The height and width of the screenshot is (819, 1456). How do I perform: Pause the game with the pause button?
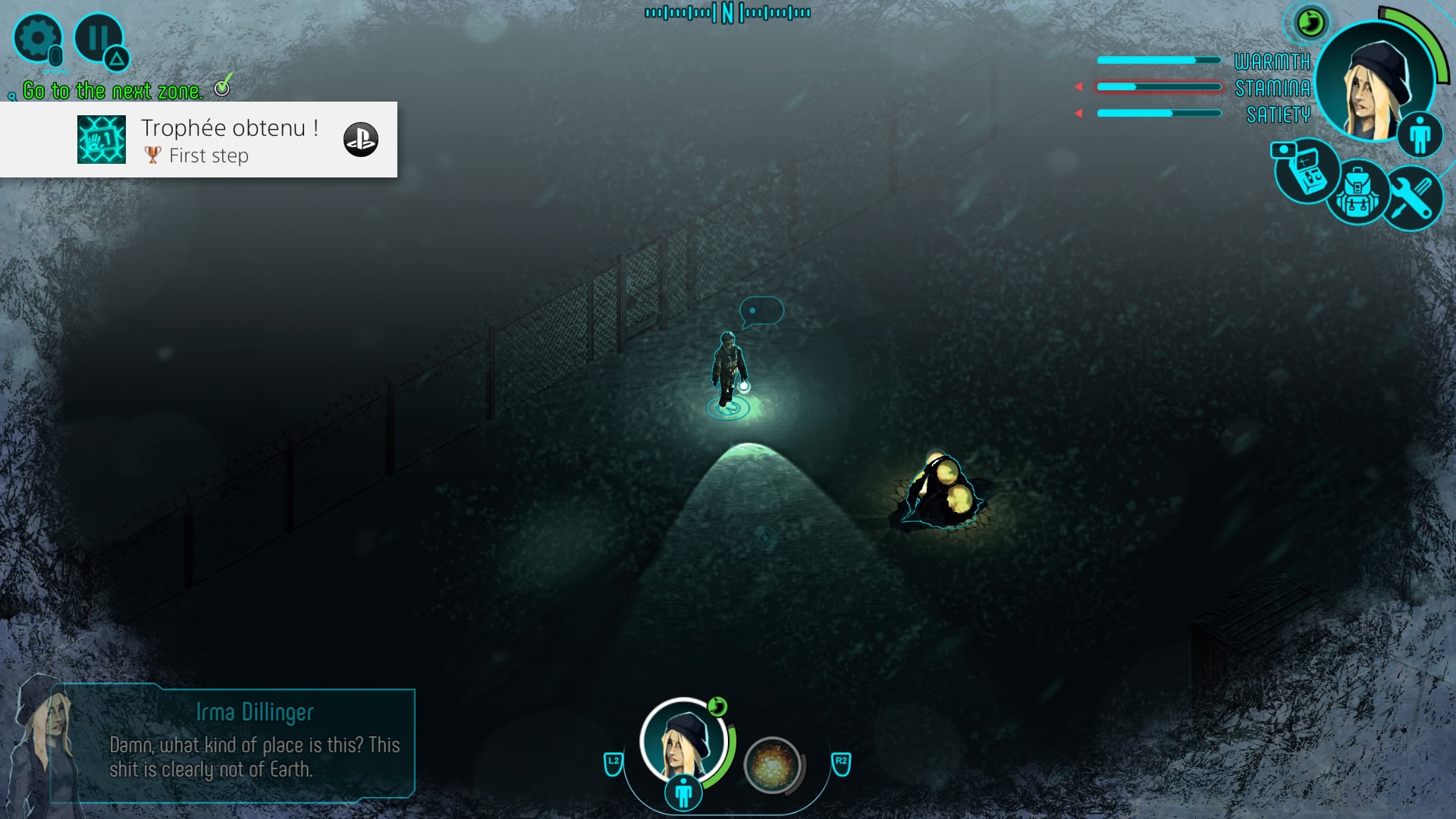pyautogui.click(x=98, y=37)
